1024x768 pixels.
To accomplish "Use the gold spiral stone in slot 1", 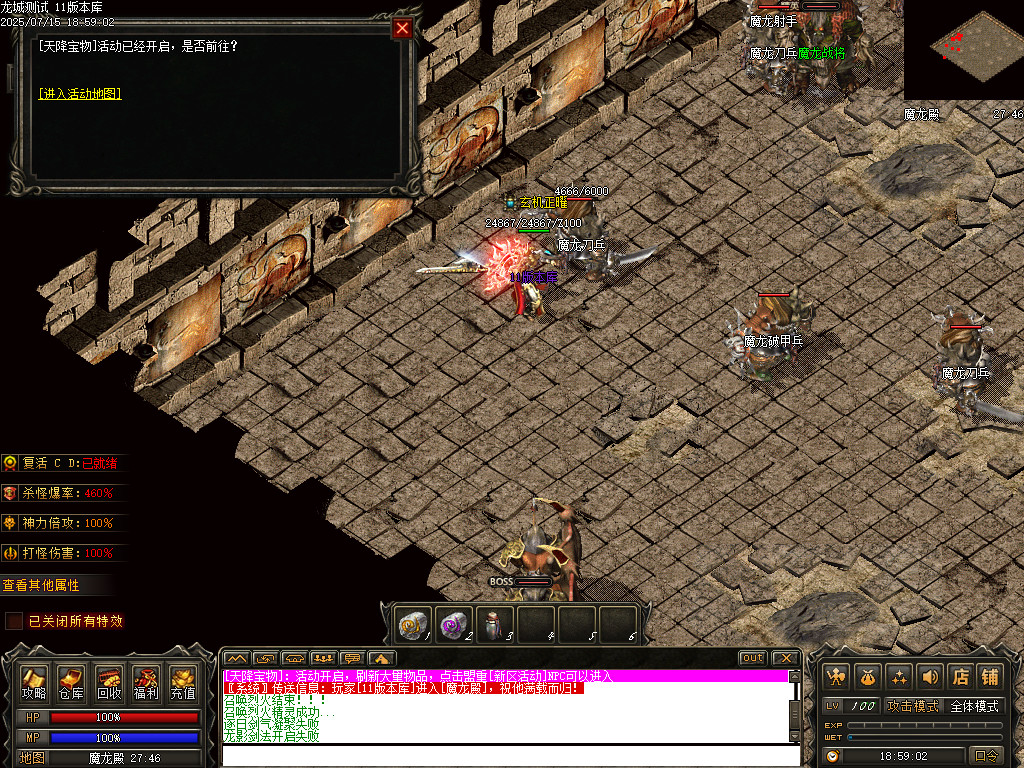I will click(413, 623).
